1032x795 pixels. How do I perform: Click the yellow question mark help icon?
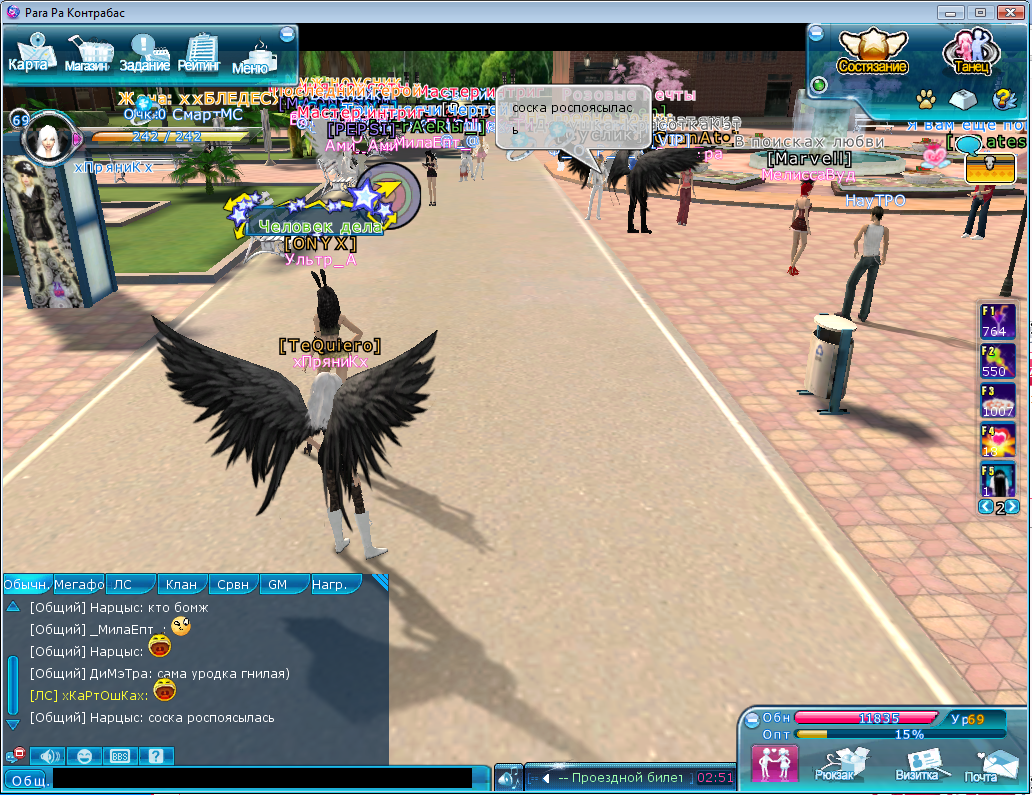(1002, 99)
